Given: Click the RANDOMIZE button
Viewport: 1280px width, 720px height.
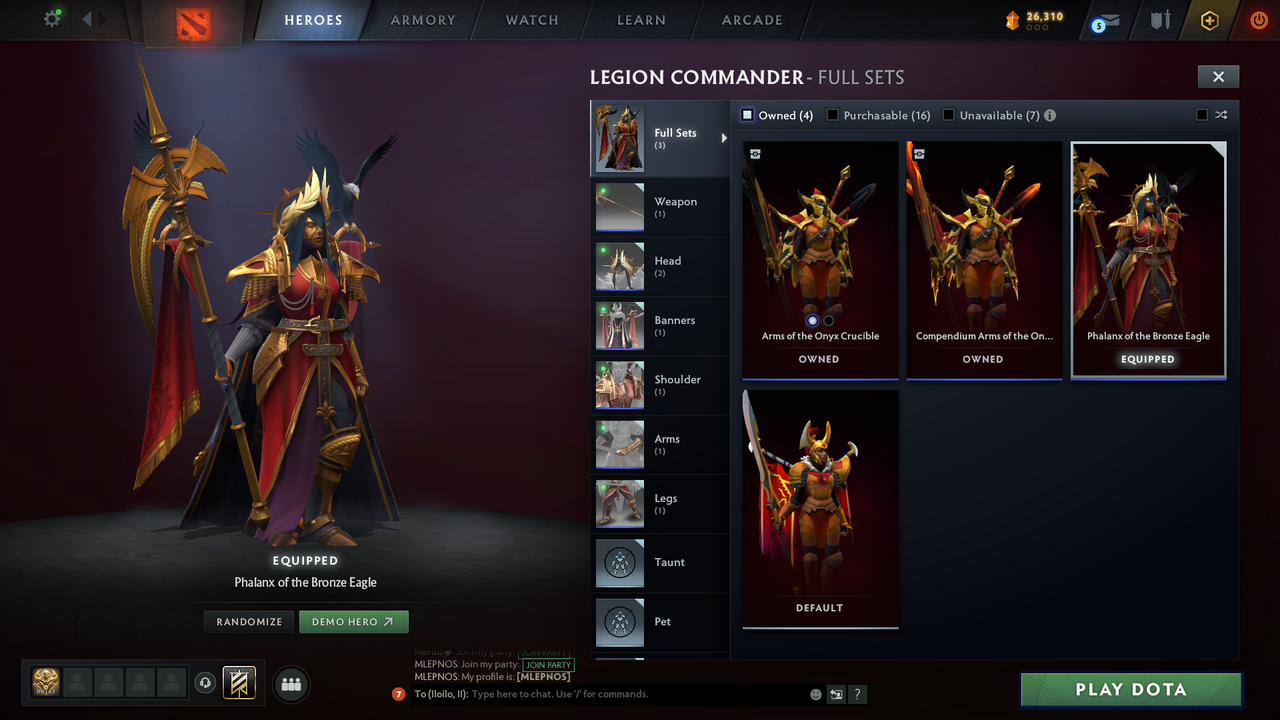Looking at the screenshot, I should click(248, 621).
